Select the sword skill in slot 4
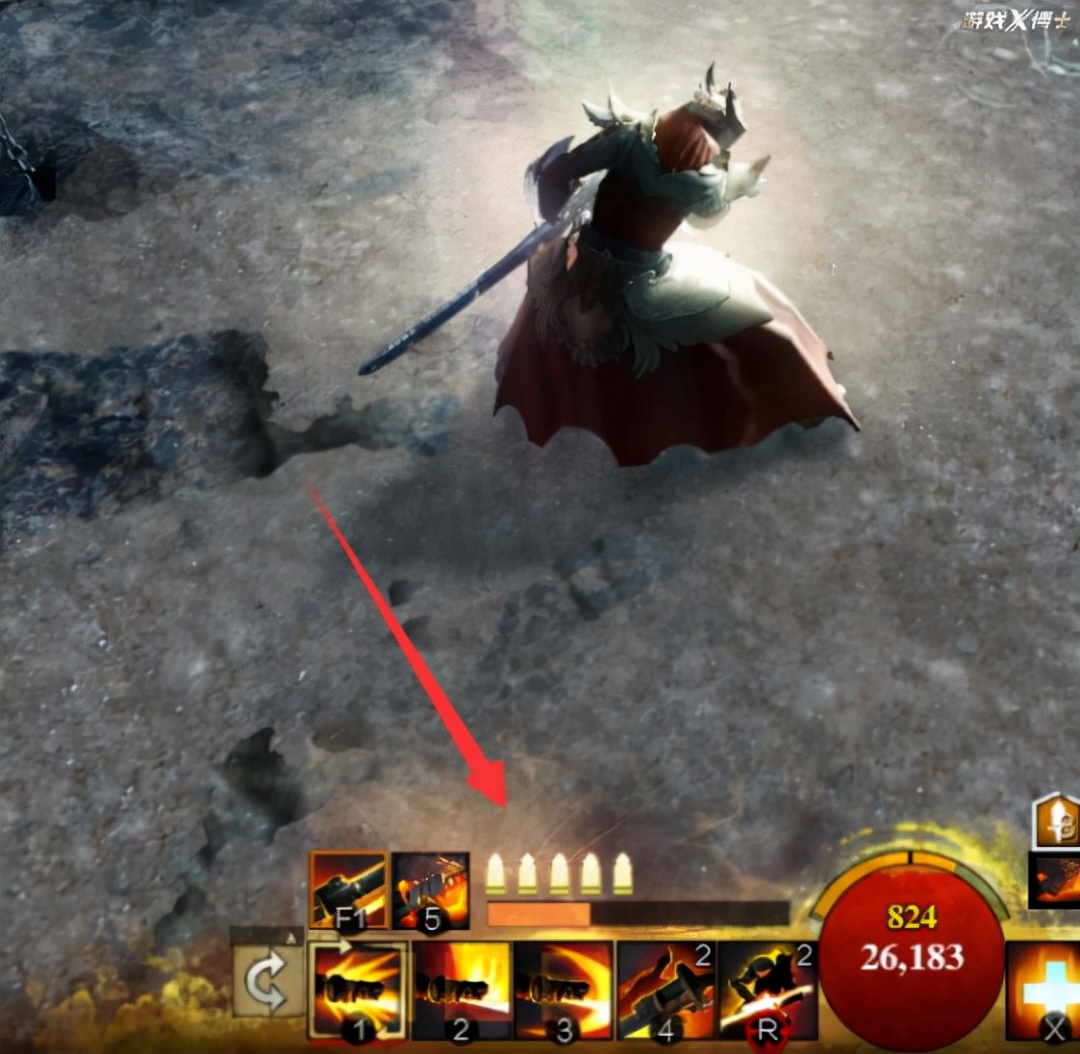The image size is (1080, 1054). [x=666, y=987]
